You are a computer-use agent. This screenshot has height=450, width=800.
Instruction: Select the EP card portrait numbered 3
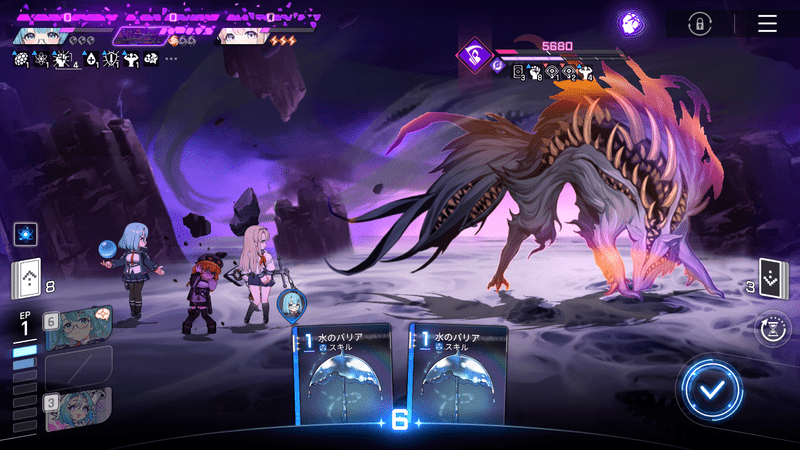(78, 410)
